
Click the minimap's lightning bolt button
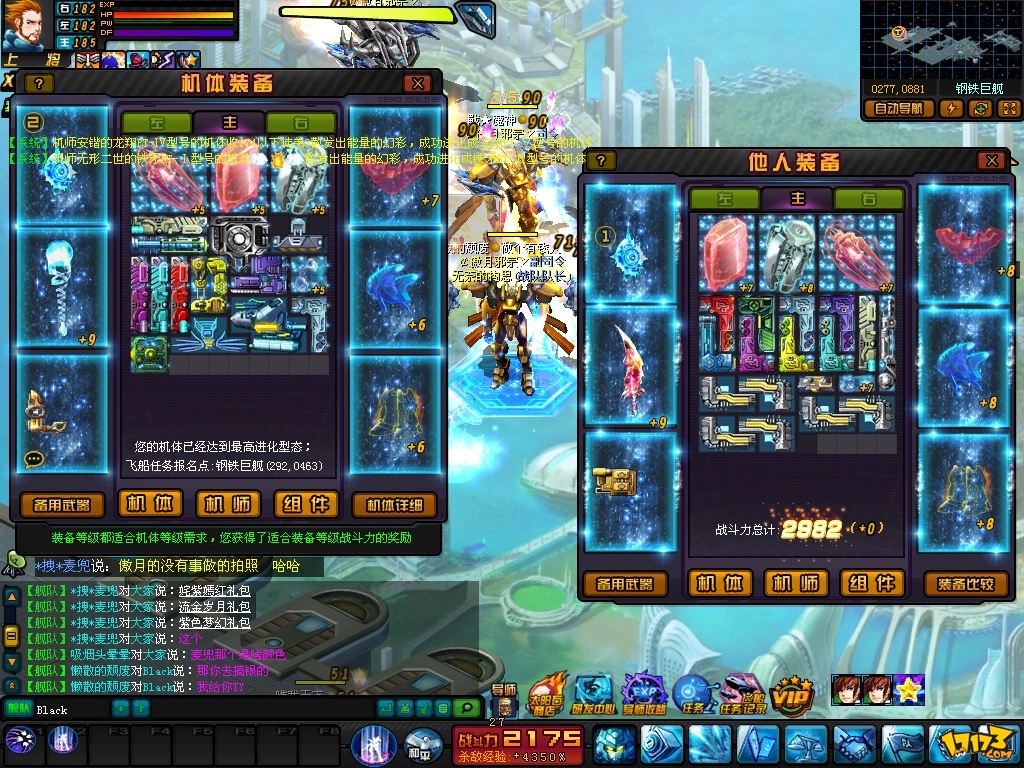click(954, 109)
